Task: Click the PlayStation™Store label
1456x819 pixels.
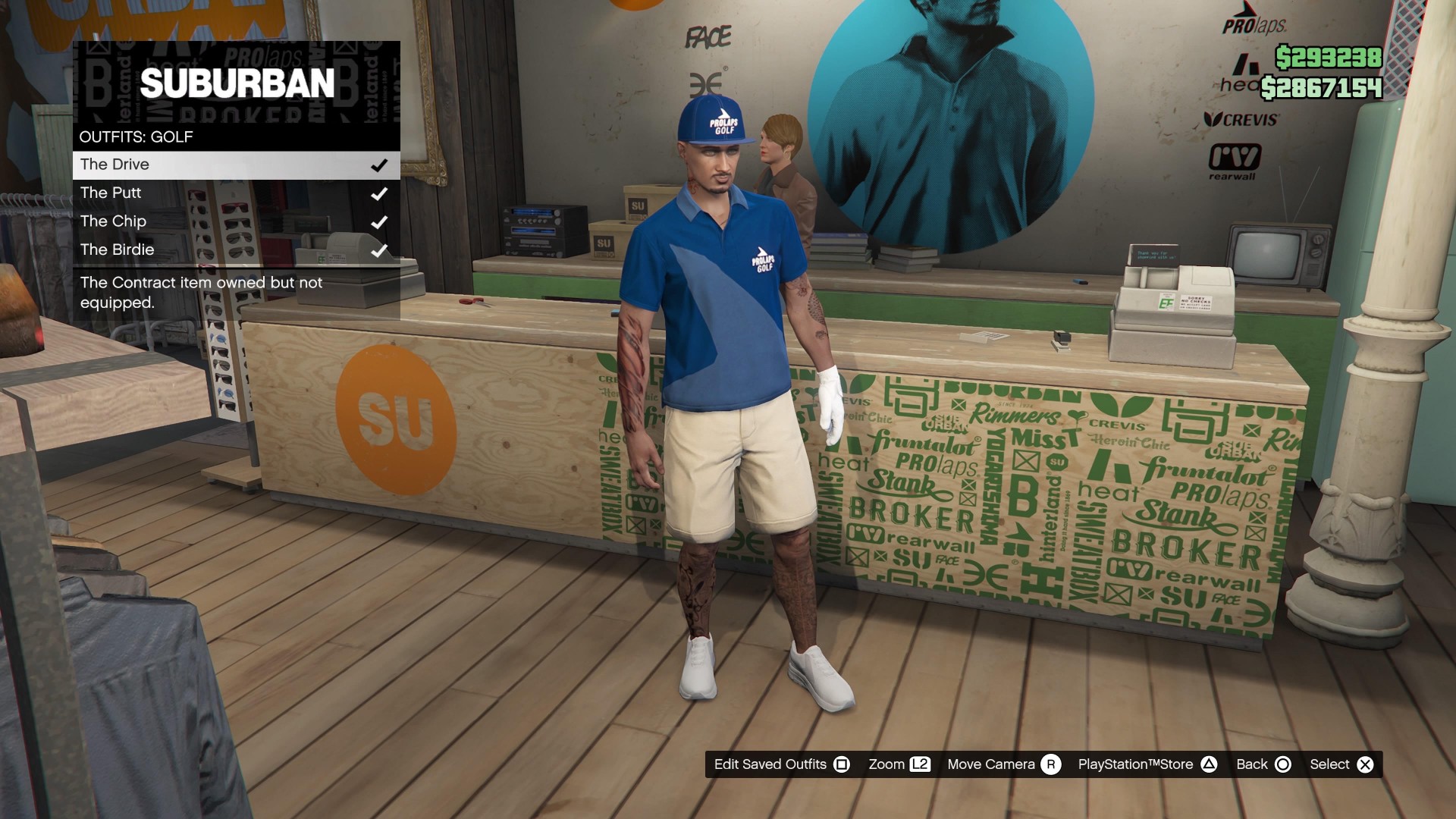Action: point(1135,764)
